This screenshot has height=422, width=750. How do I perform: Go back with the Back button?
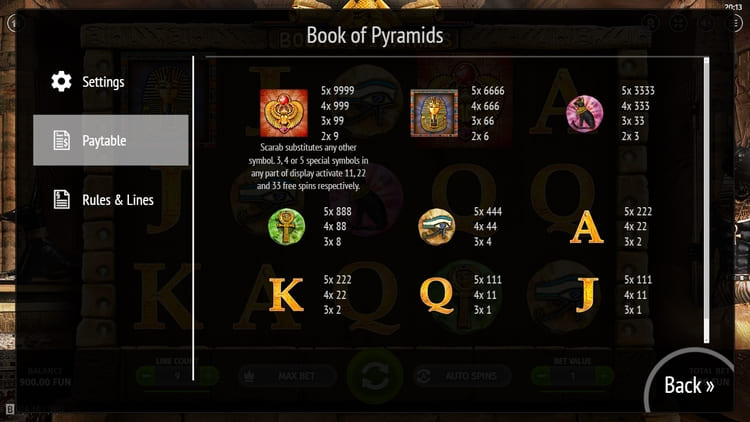click(689, 385)
